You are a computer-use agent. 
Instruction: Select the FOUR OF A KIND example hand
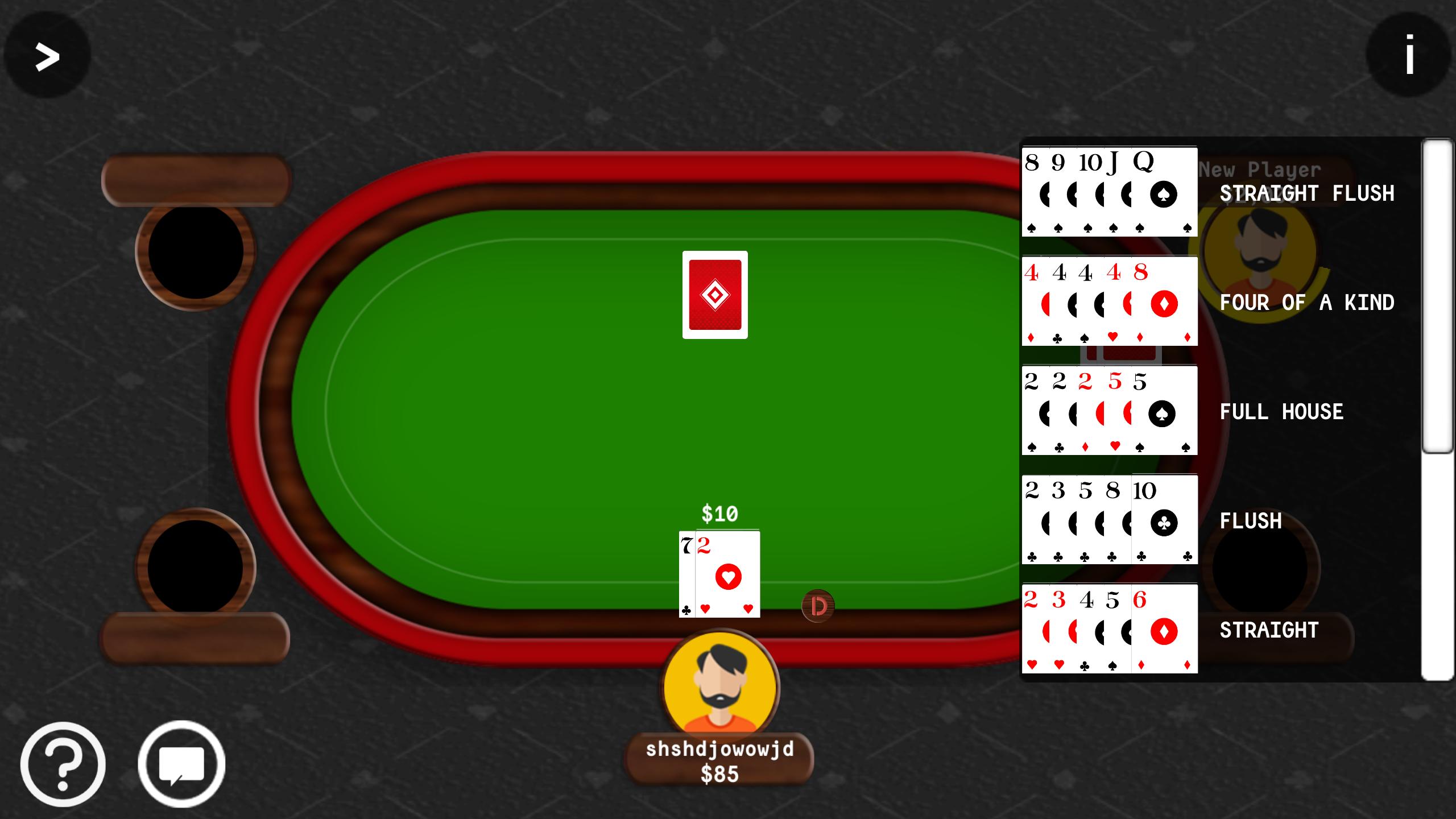(x=1109, y=301)
